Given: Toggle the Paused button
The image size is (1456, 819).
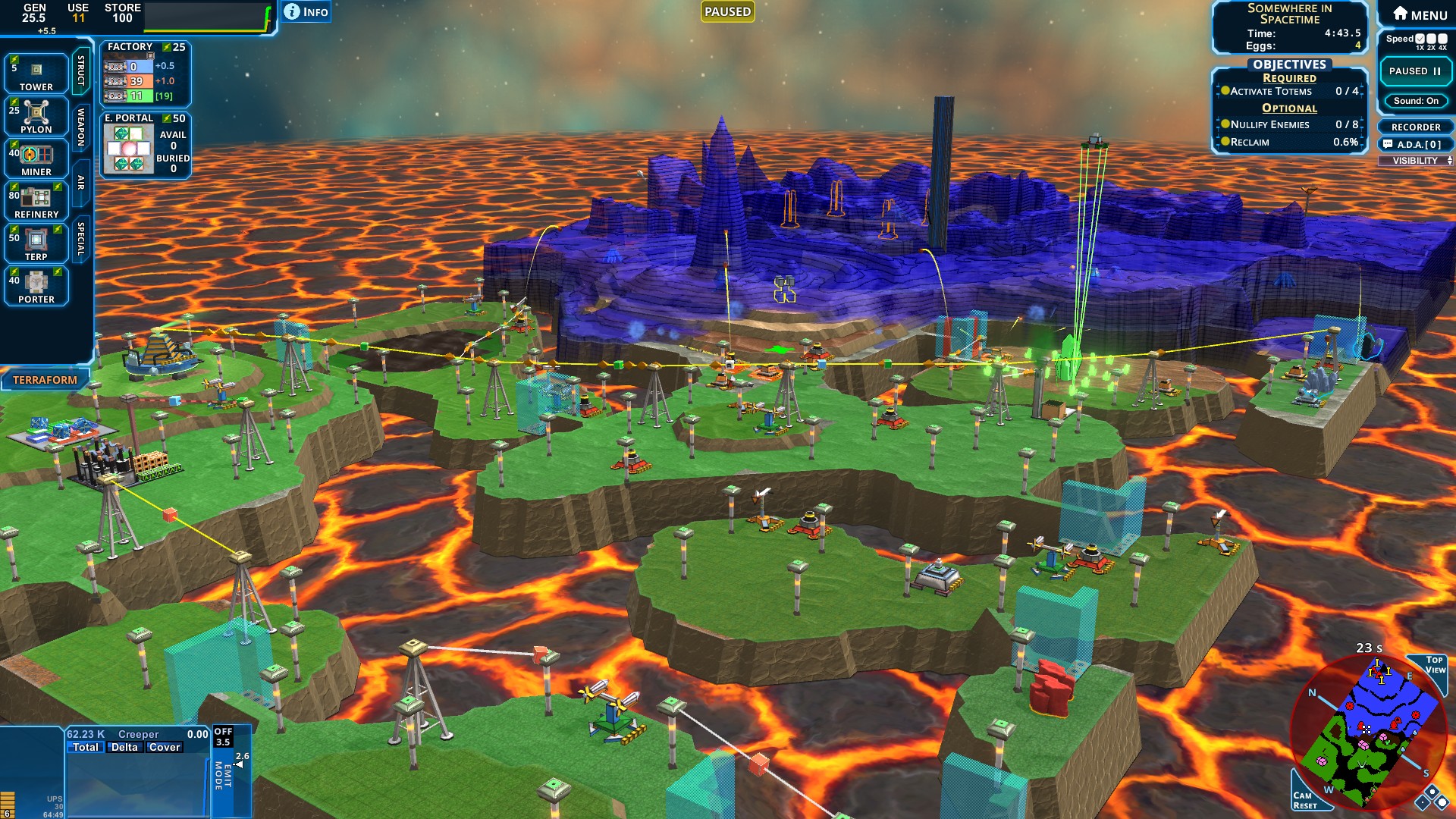Looking at the screenshot, I should point(1415,71).
